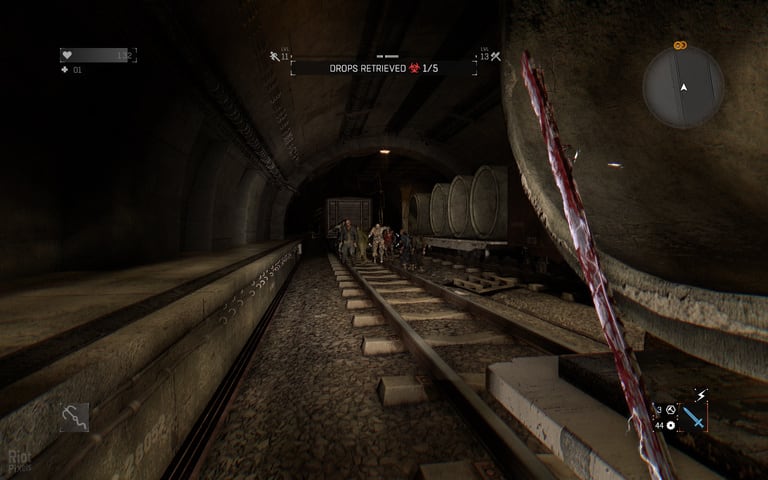This screenshot has width=768, height=480.
Task: Open the Drops Retrieved objective tracker
Action: pyautogui.click(x=383, y=68)
